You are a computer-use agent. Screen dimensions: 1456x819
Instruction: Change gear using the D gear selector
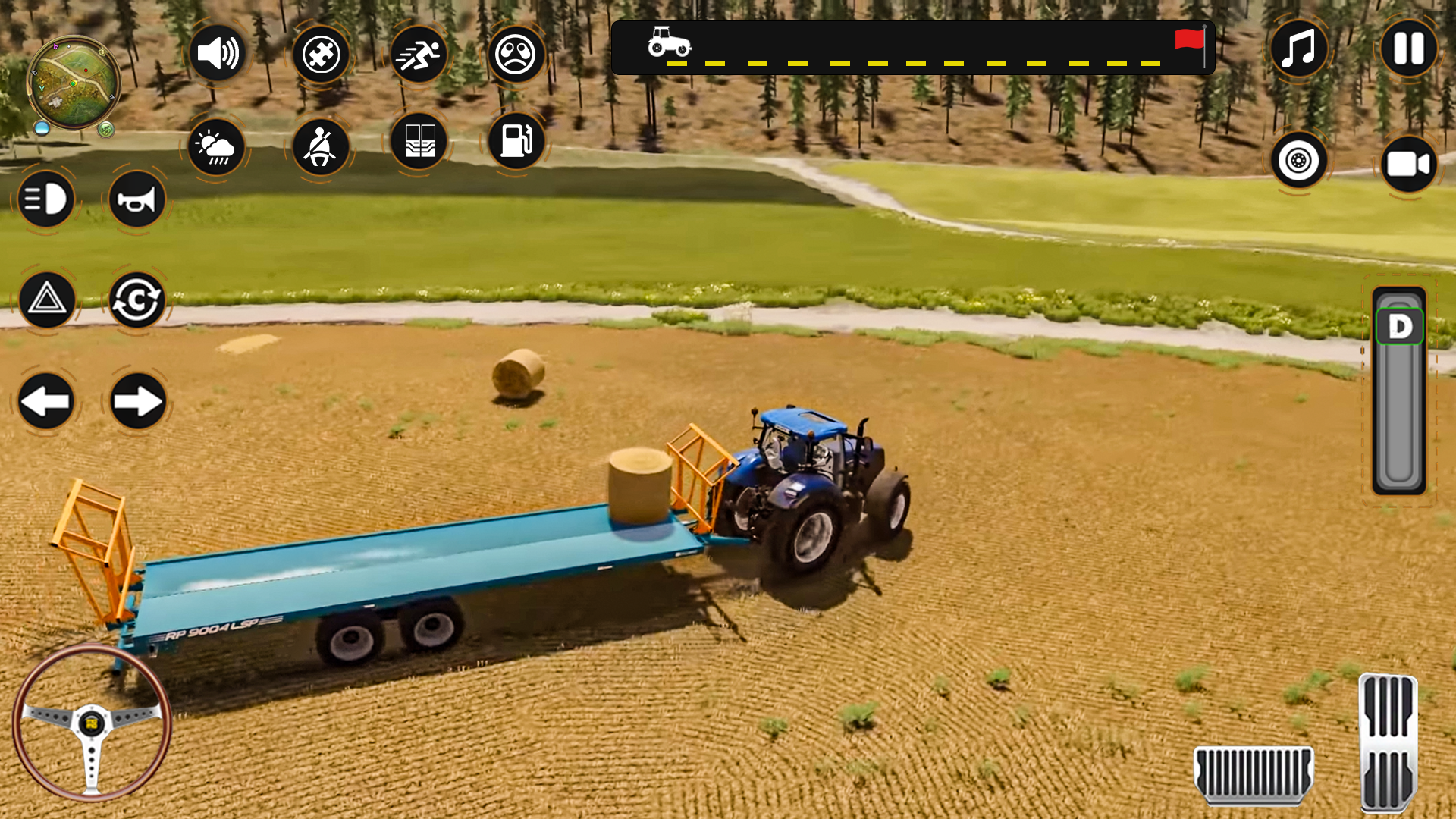coord(1399,325)
